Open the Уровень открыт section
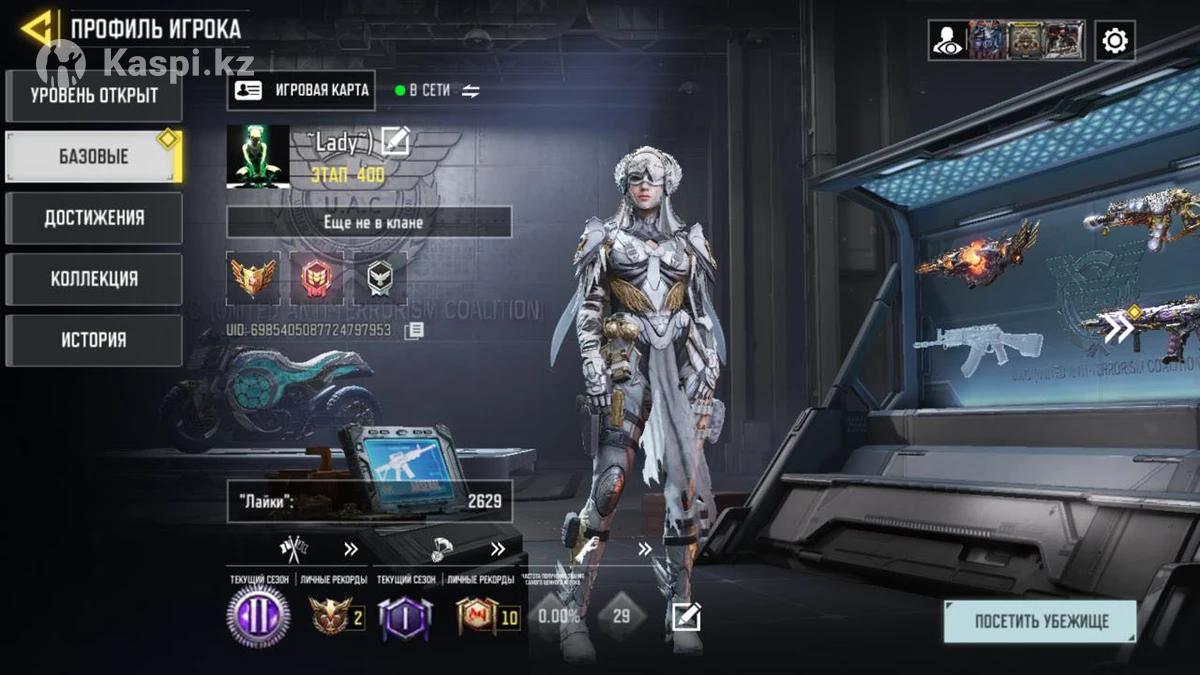 tap(94, 96)
